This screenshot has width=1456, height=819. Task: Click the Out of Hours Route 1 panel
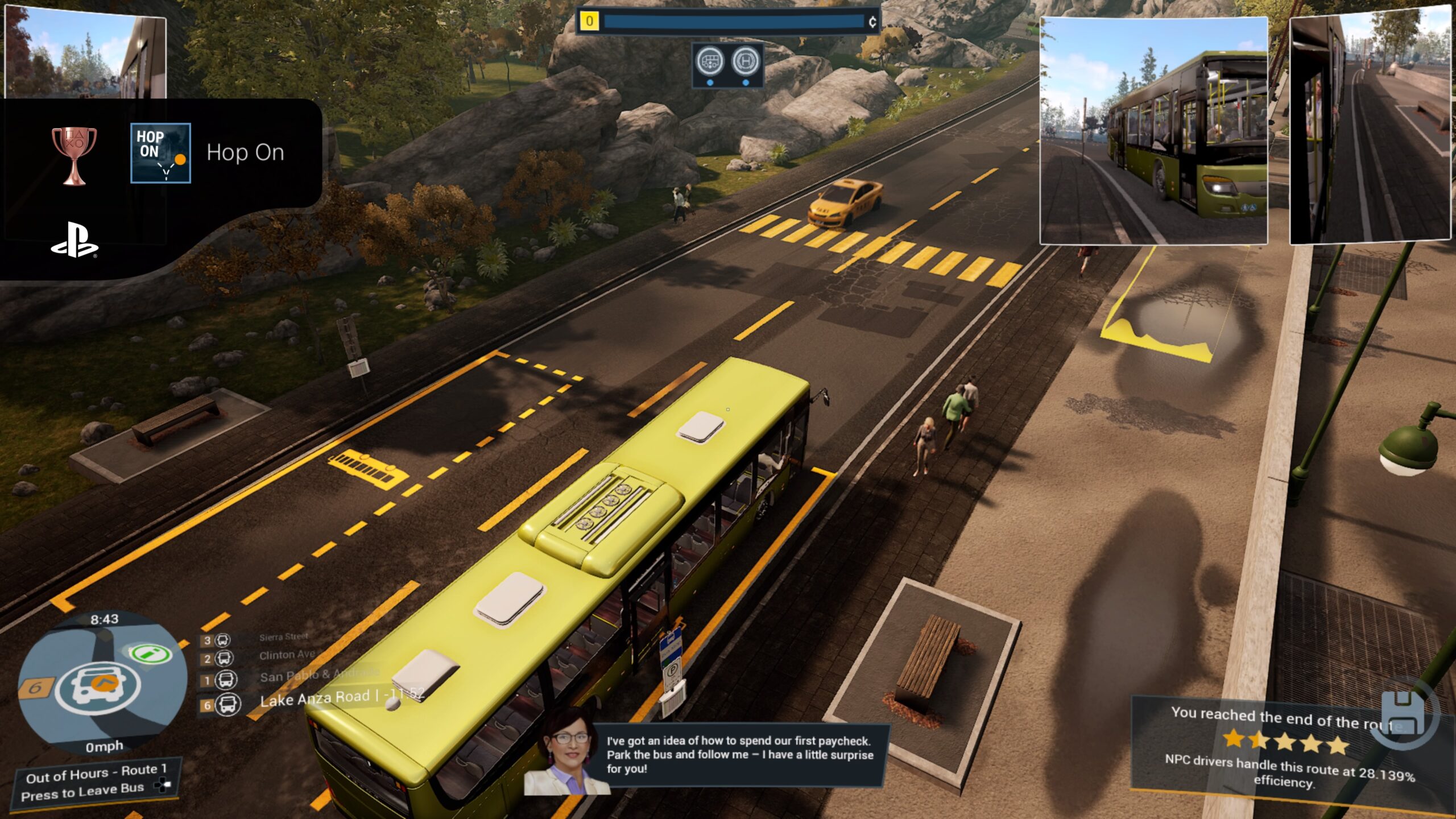(x=96, y=780)
